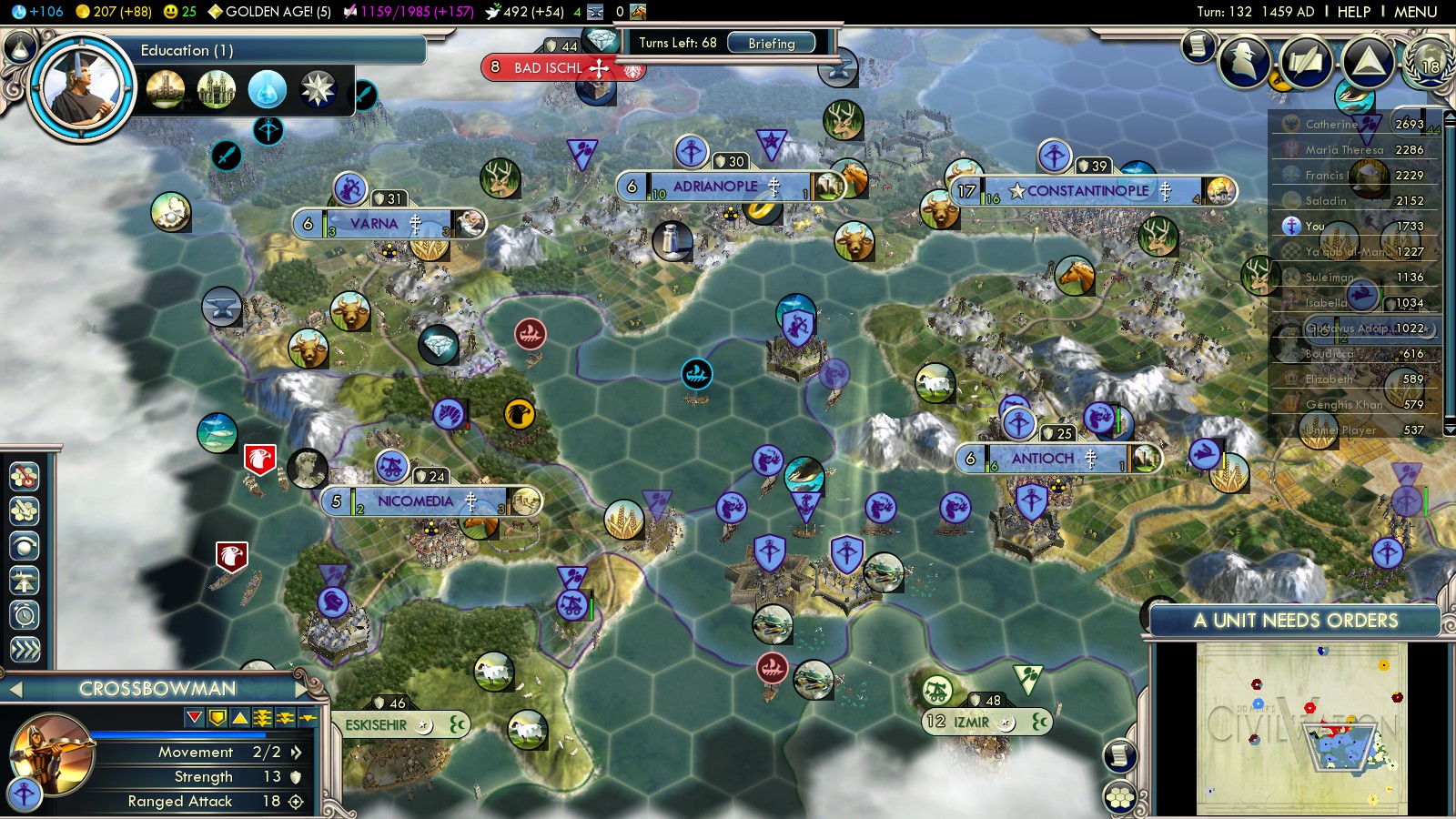Image resolution: width=1456 pixels, height=819 pixels.
Task: Toggle the hex grid map options button
Action: tap(1120, 798)
